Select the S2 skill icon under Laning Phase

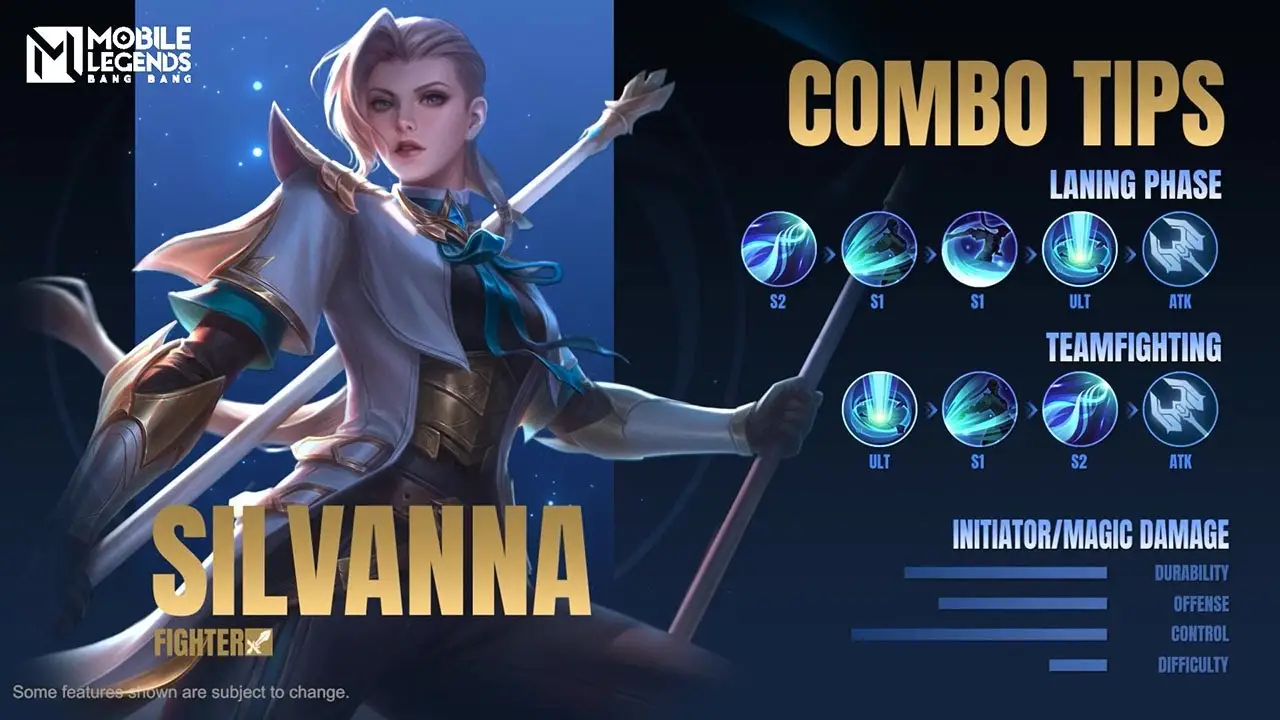(x=779, y=250)
